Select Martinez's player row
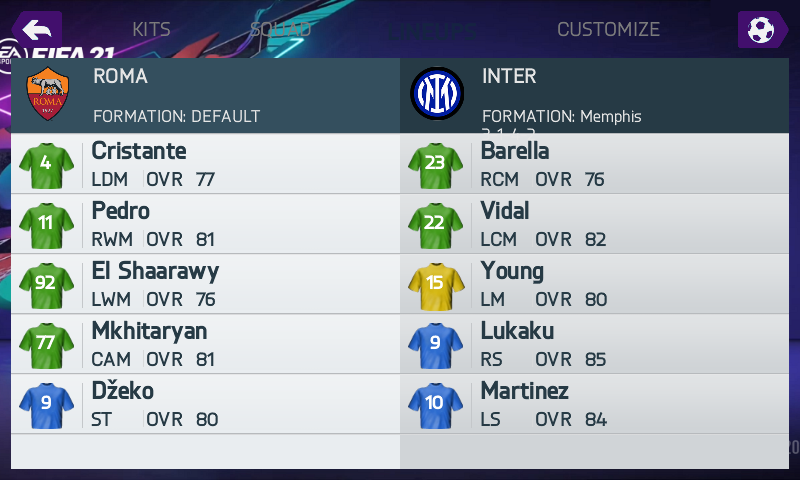 pos(595,404)
